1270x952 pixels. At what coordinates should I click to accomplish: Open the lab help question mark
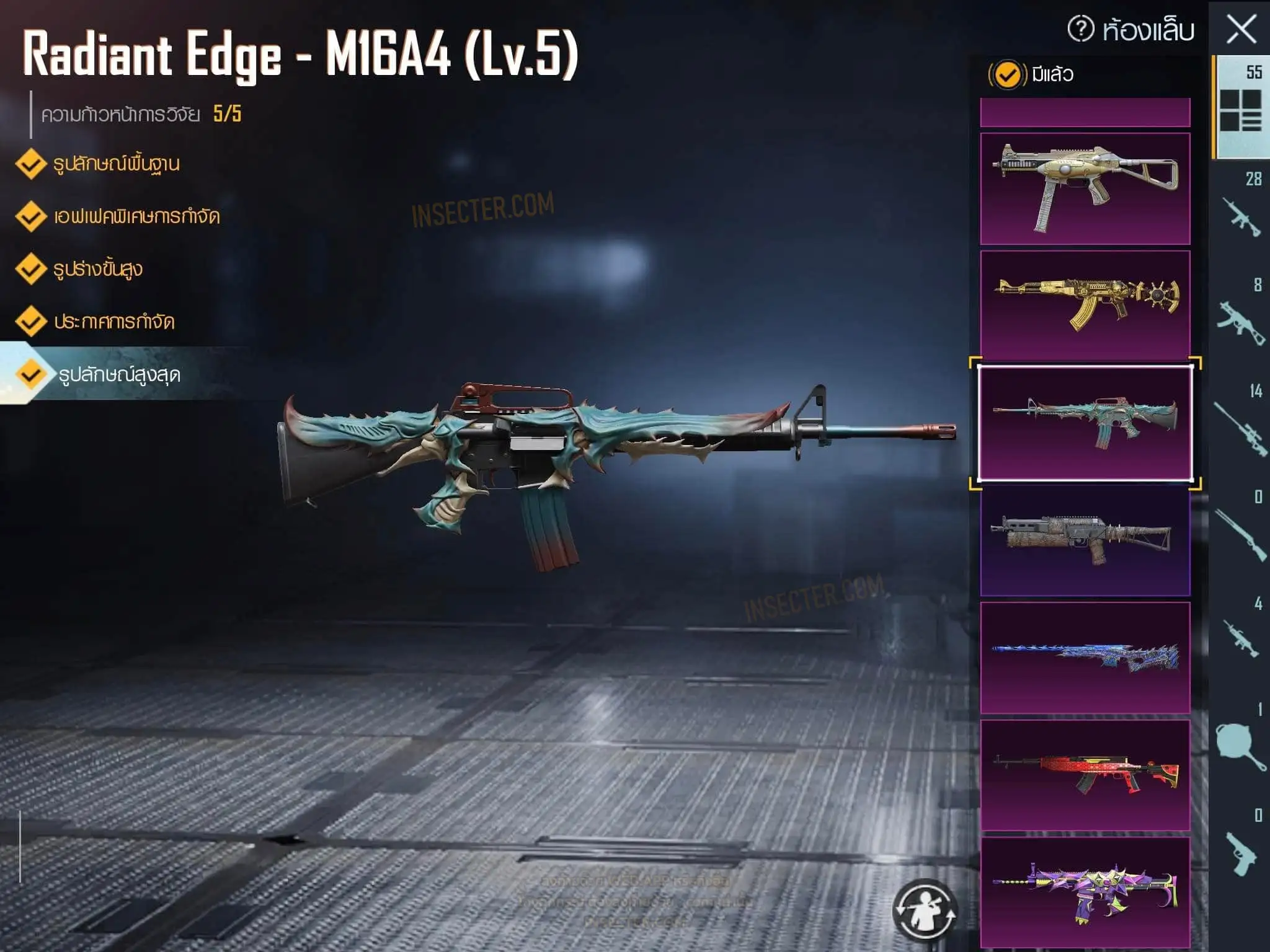tap(1081, 29)
